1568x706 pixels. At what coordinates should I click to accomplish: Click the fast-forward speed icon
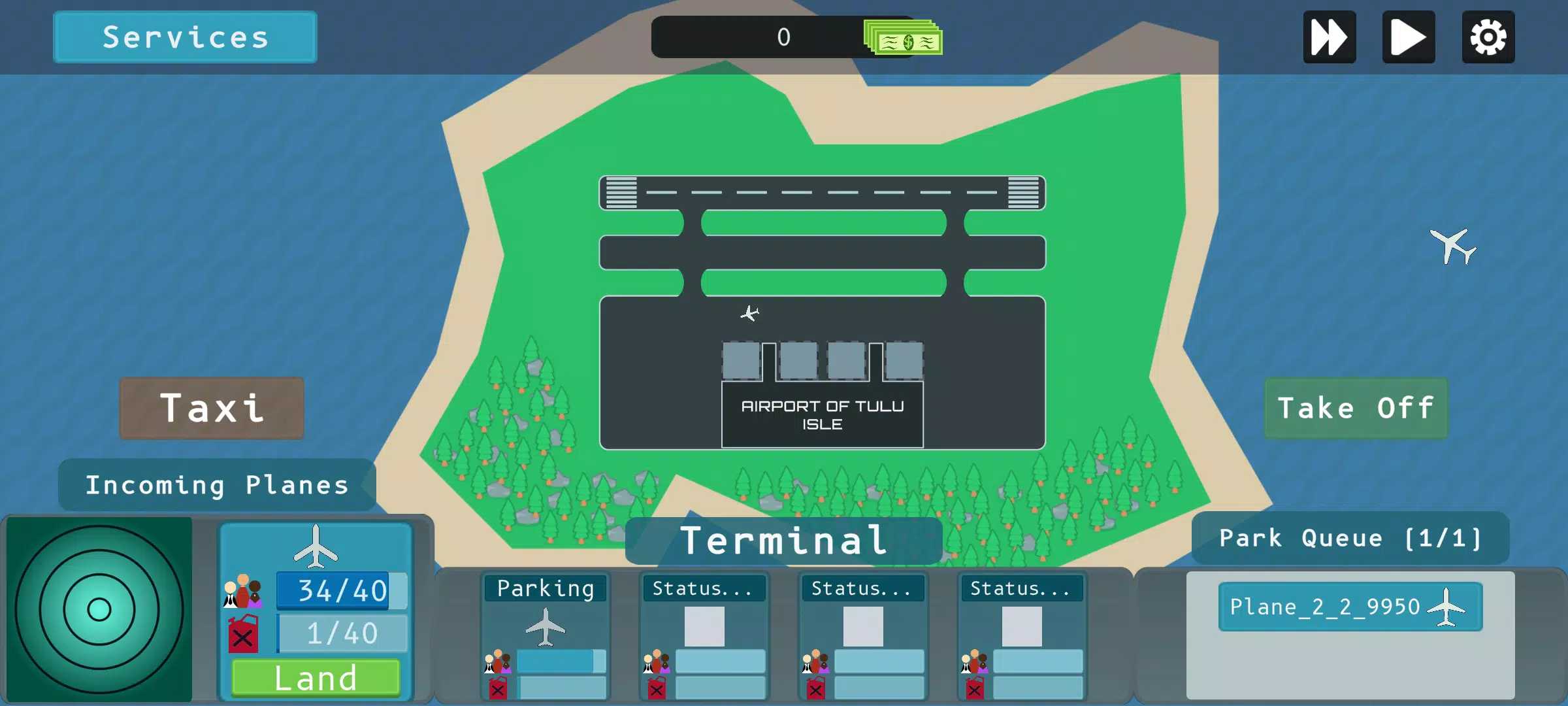click(x=1329, y=37)
